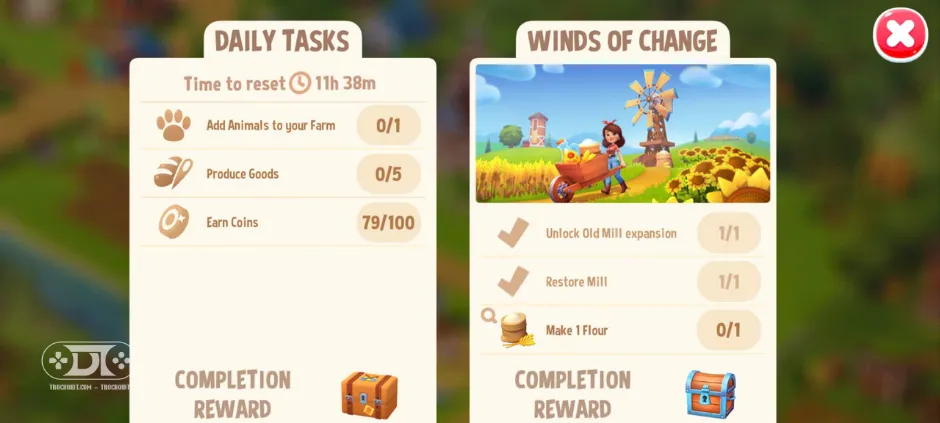Tap the orange suitcase completion reward

pyautogui.click(x=369, y=394)
